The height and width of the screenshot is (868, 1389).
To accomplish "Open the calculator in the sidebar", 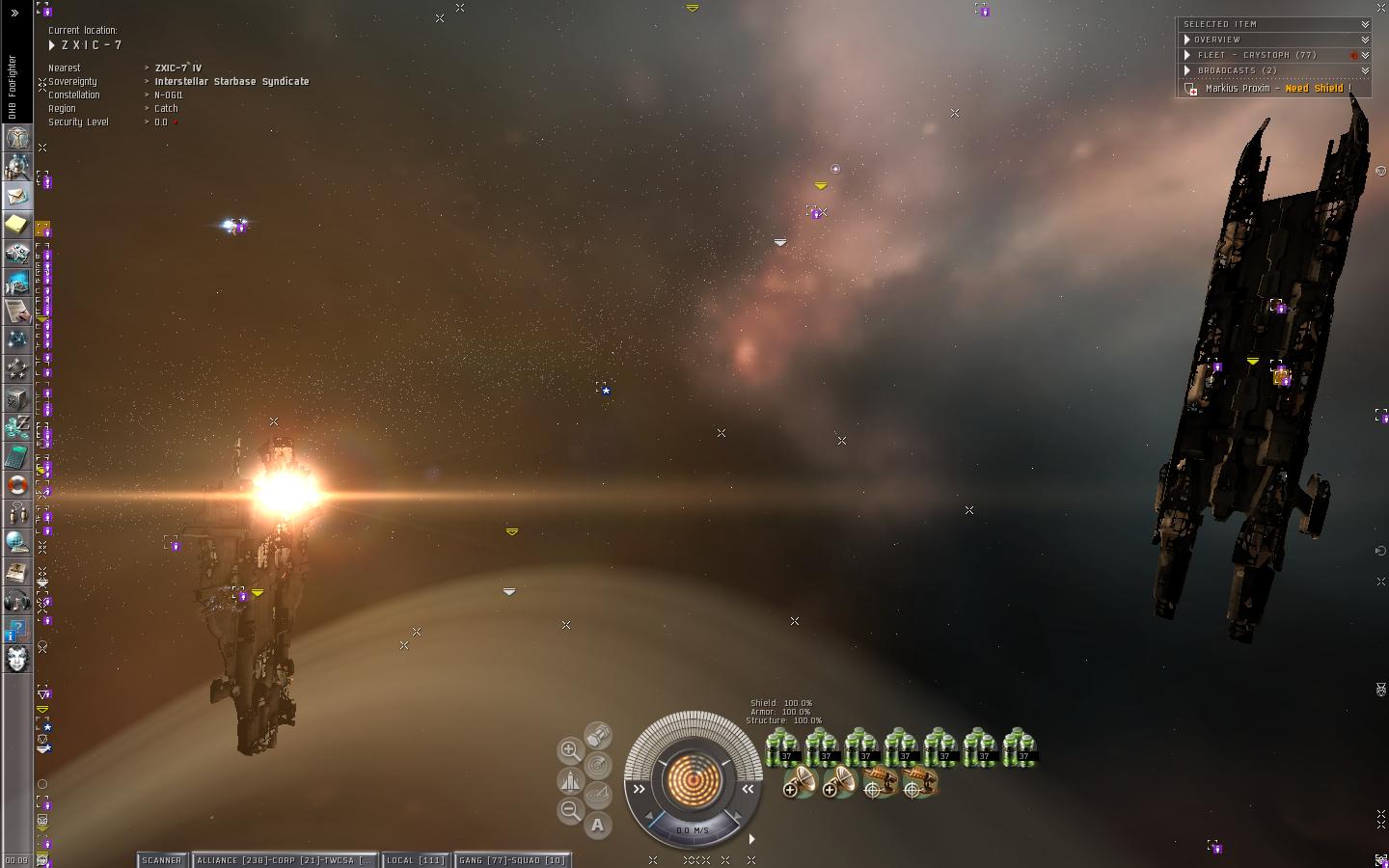I will (x=16, y=456).
